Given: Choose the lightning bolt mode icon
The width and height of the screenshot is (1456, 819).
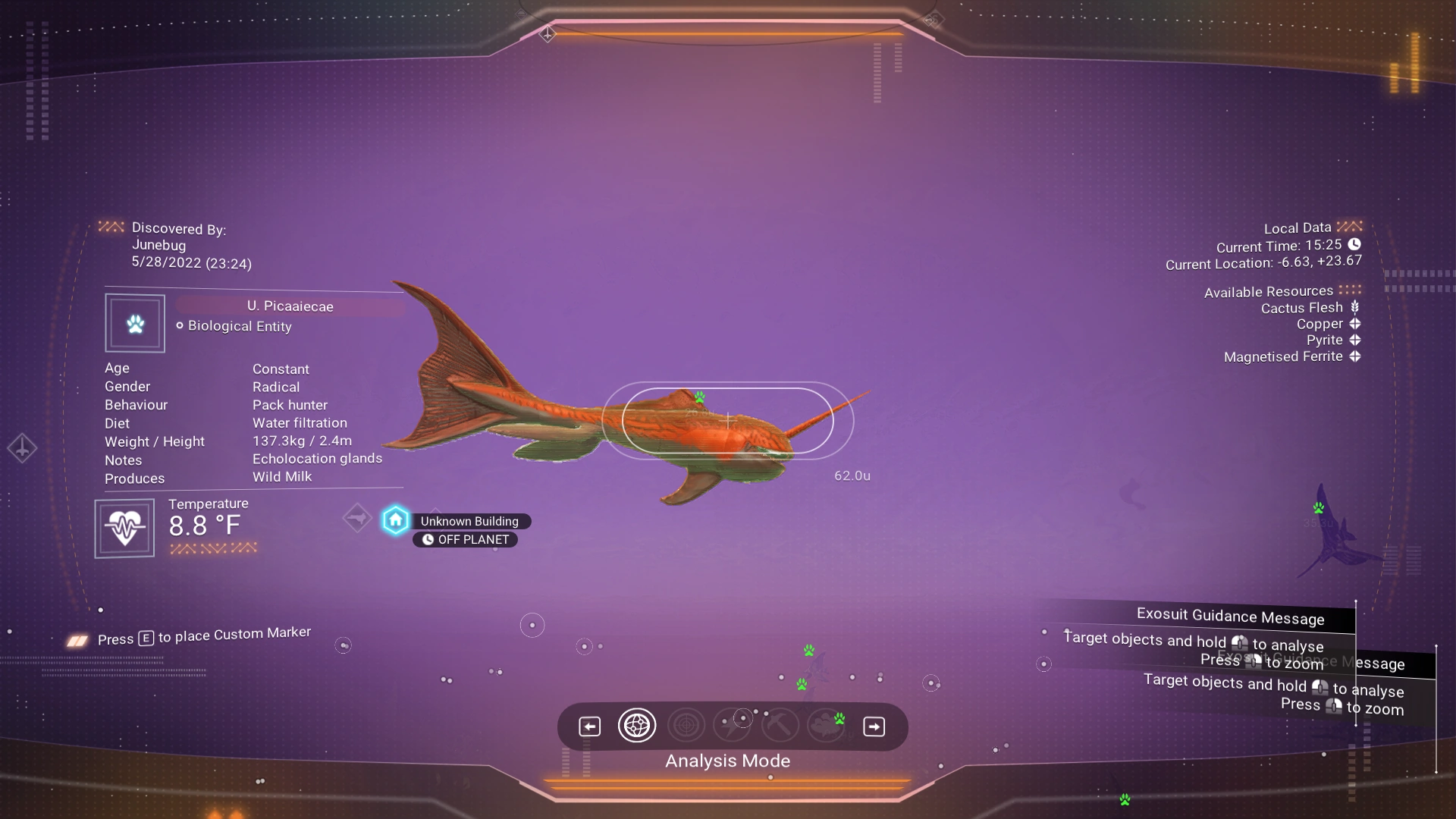Looking at the screenshot, I should pyautogui.click(x=733, y=726).
